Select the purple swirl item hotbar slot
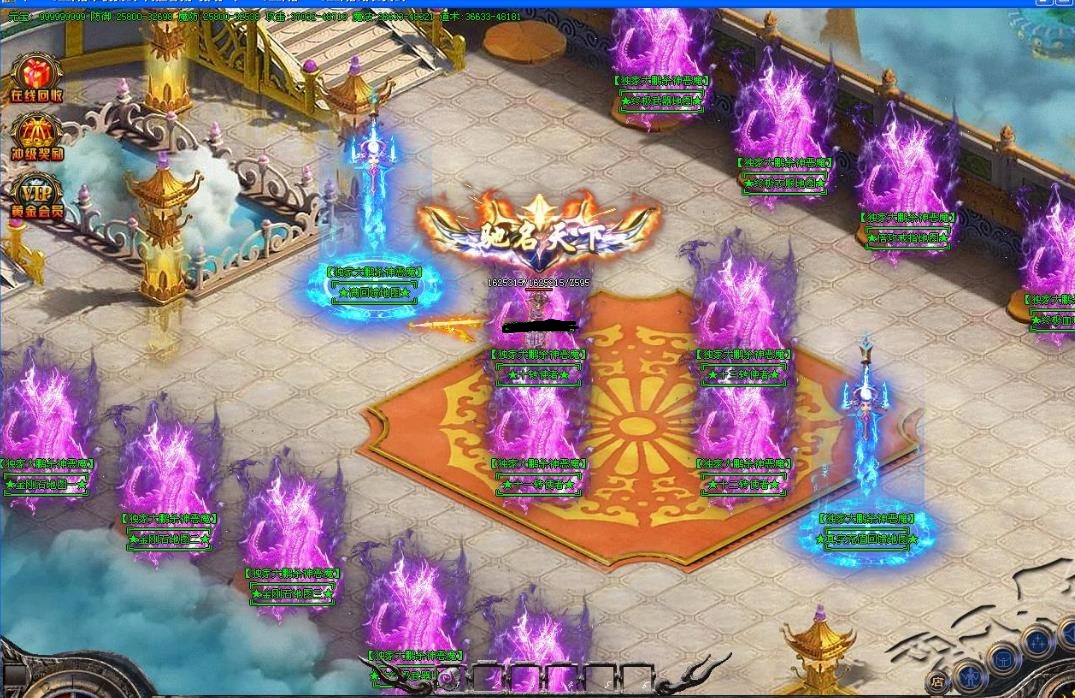This screenshot has height=698, width=1075. click(x=447, y=679)
